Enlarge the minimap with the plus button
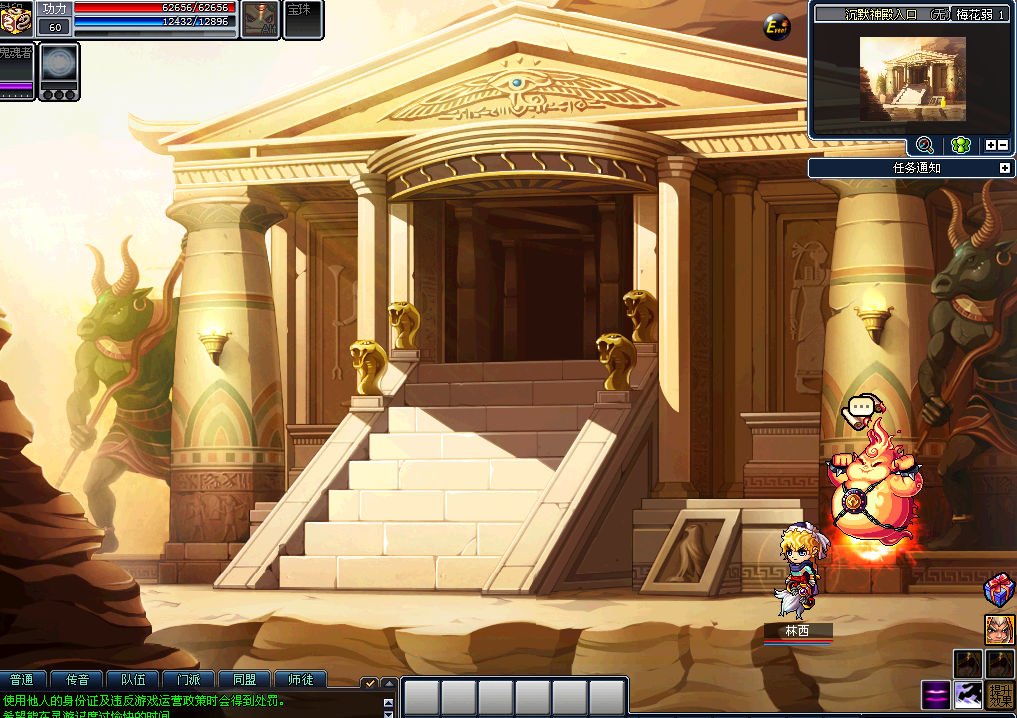 [x=990, y=145]
